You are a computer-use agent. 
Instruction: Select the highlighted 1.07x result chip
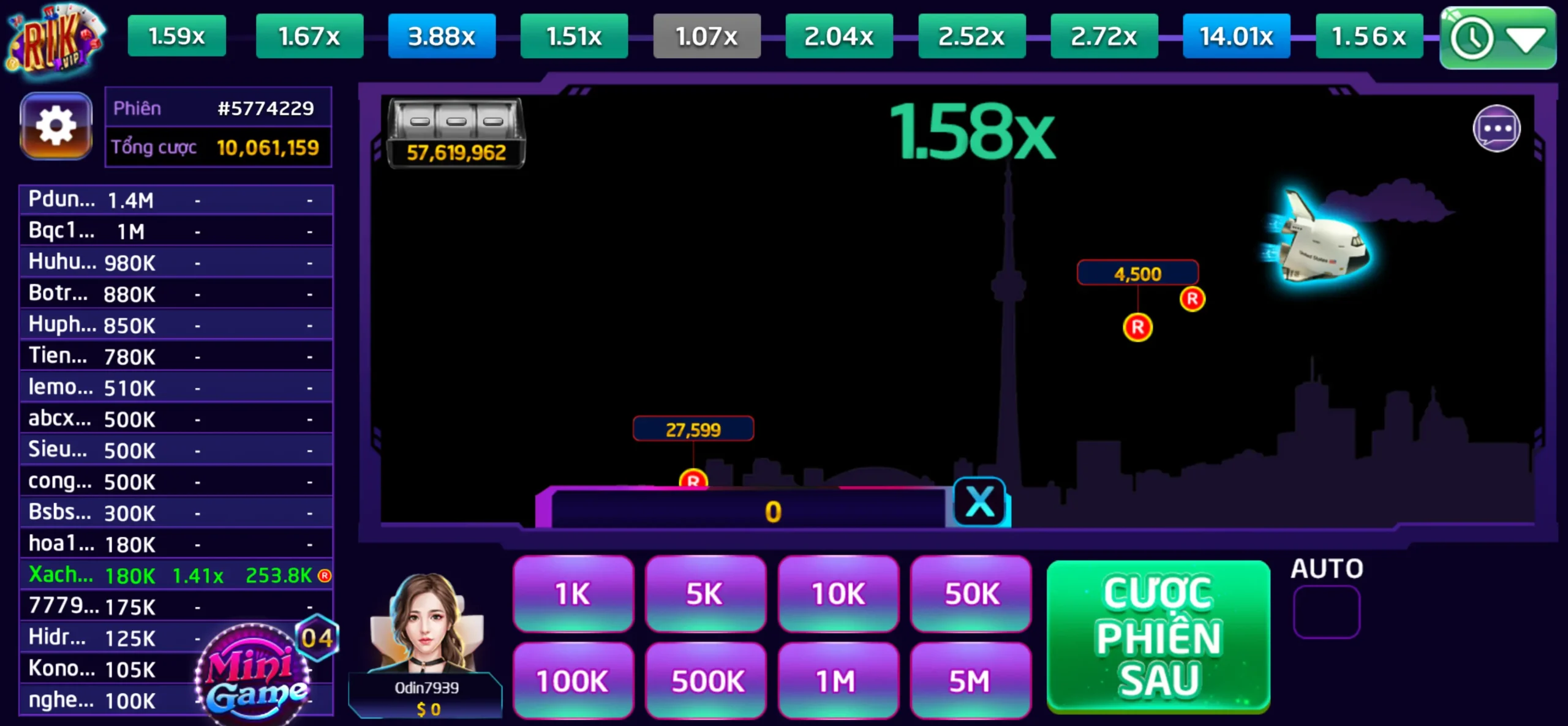(706, 37)
